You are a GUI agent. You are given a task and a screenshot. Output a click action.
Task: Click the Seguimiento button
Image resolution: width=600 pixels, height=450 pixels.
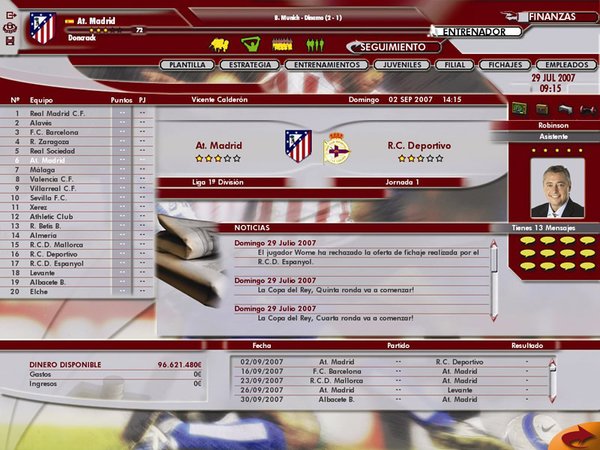(x=395, y=47)
